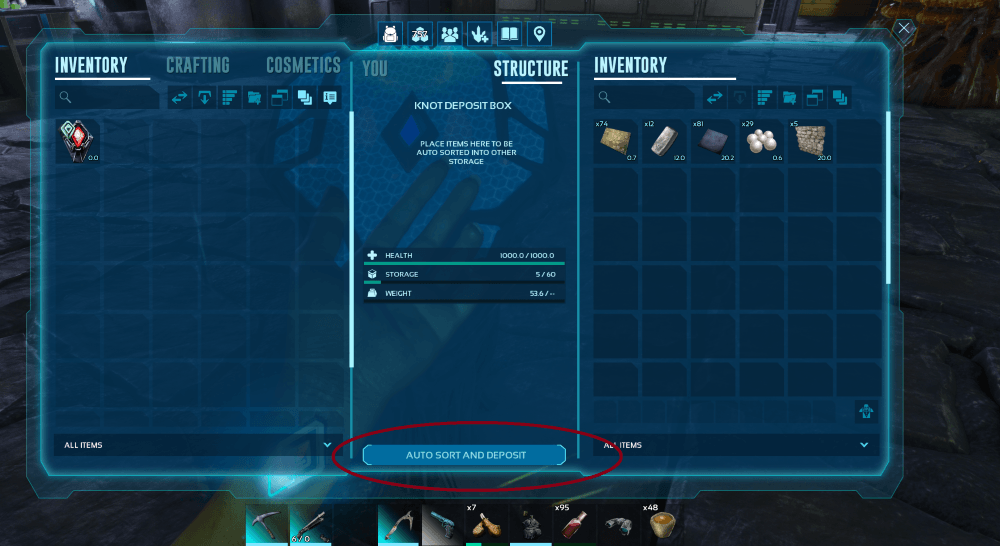Open the deposit box All Items filter dropdown
The height and width of the screenshot is (546, 1000).
point(736,445)
